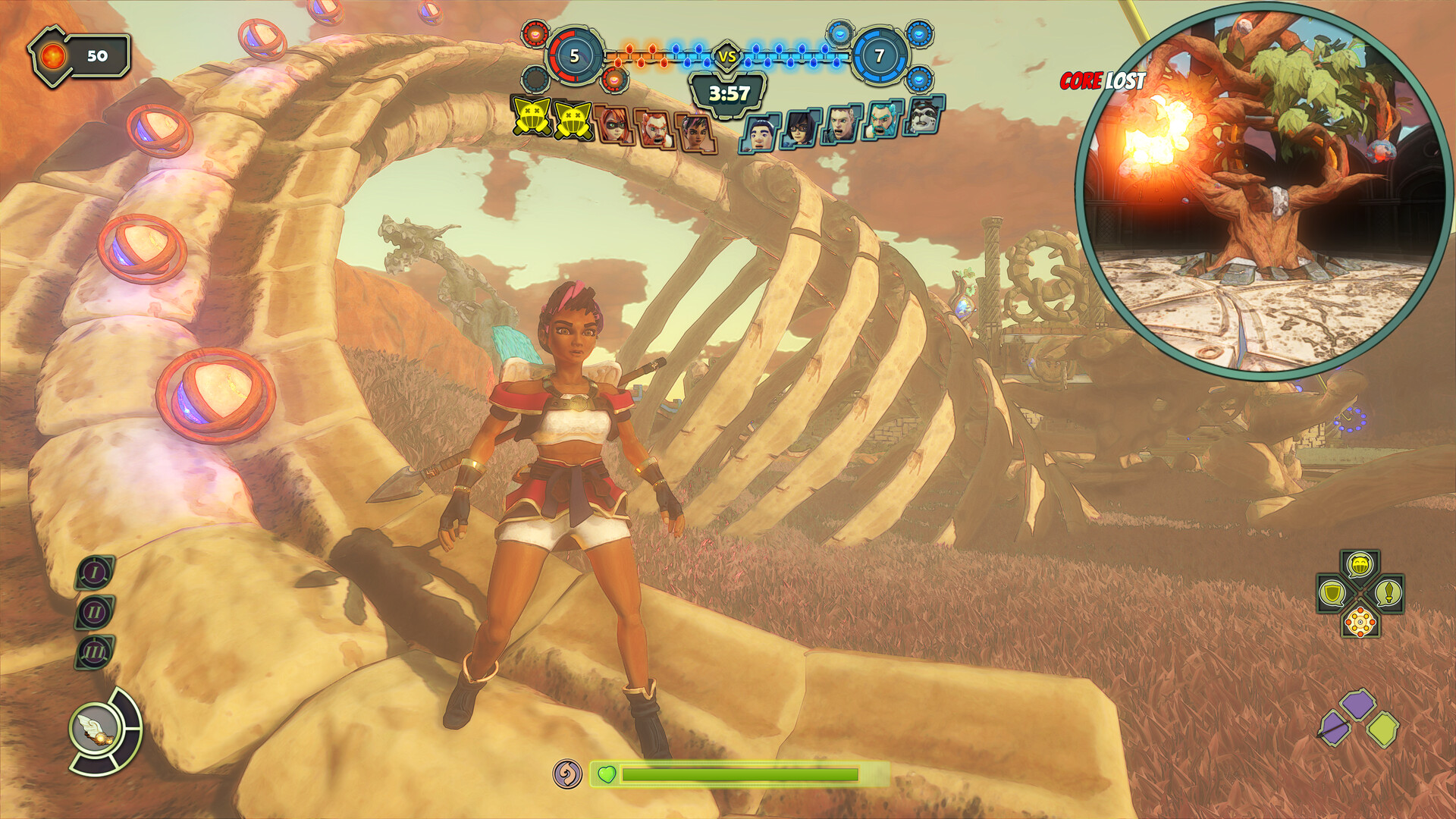Send the laughing face emote
This screenshot has width=1456, height=819.
1360,565
